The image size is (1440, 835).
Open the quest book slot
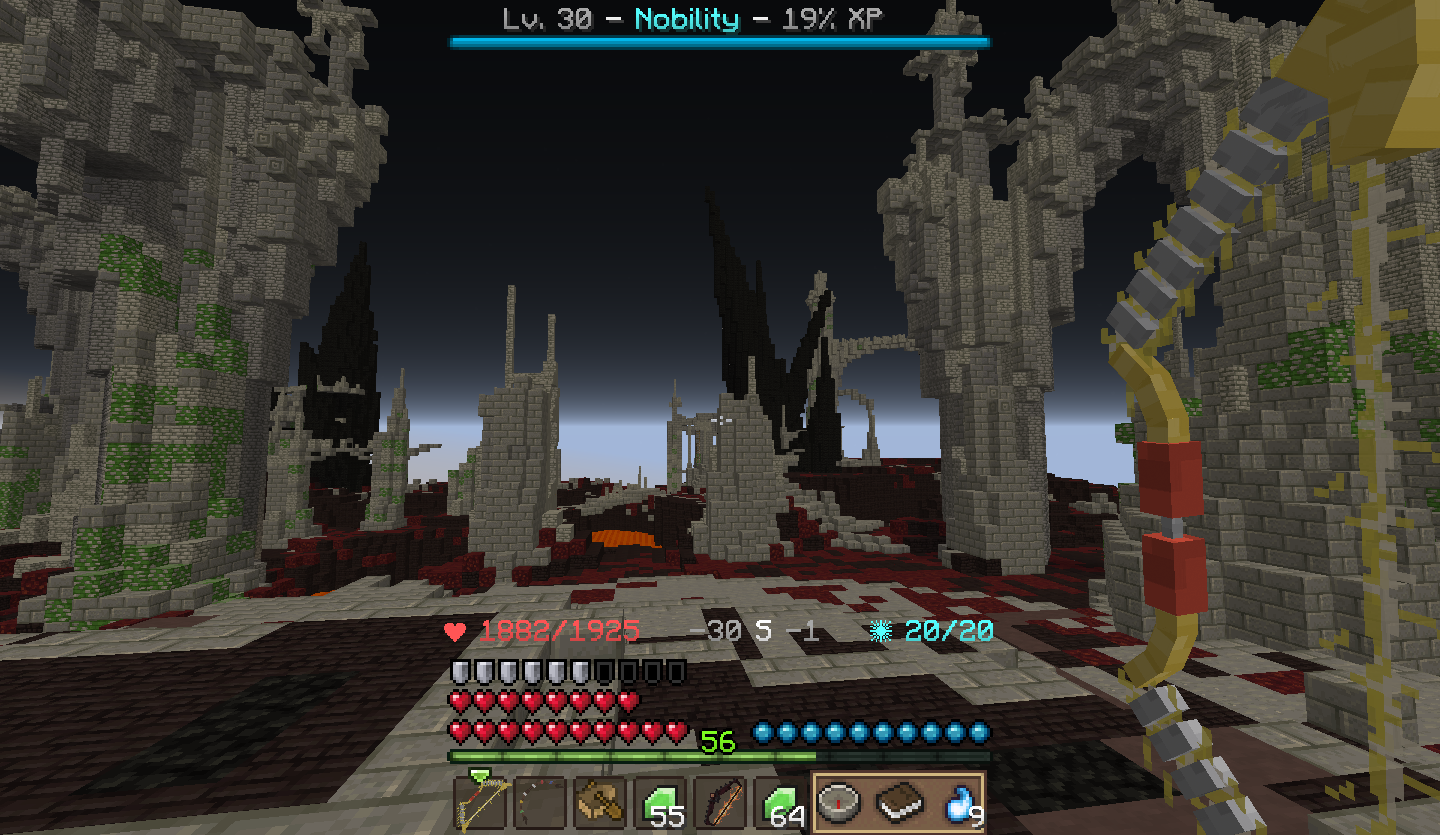click(x=899, y=802)
